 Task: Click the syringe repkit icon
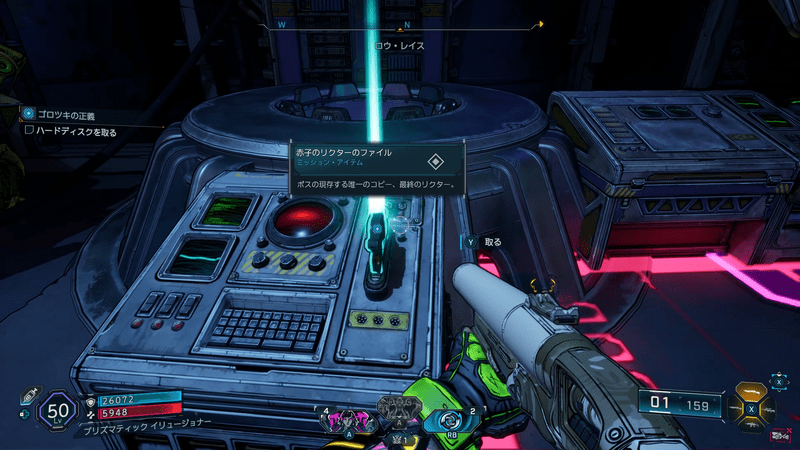[x=29, y=394]
